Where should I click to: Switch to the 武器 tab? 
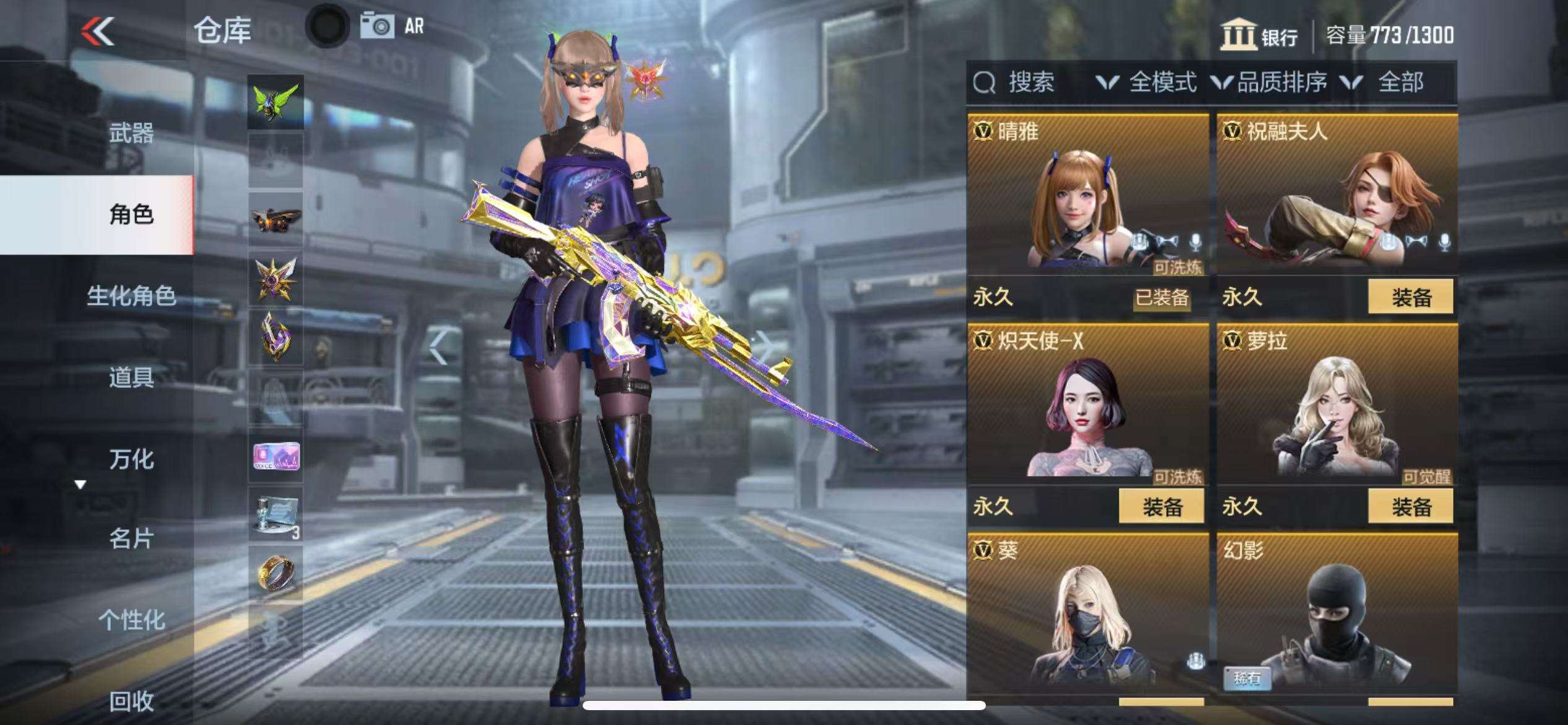[x=131, y=133]
